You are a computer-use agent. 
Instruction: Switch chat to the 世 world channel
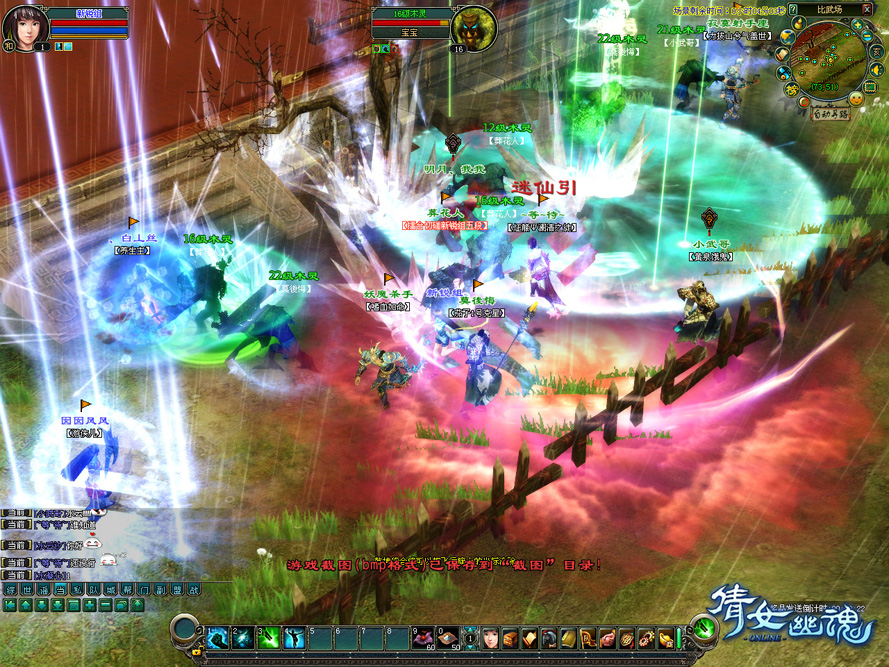pyautogui.click(x=27, y=589)
